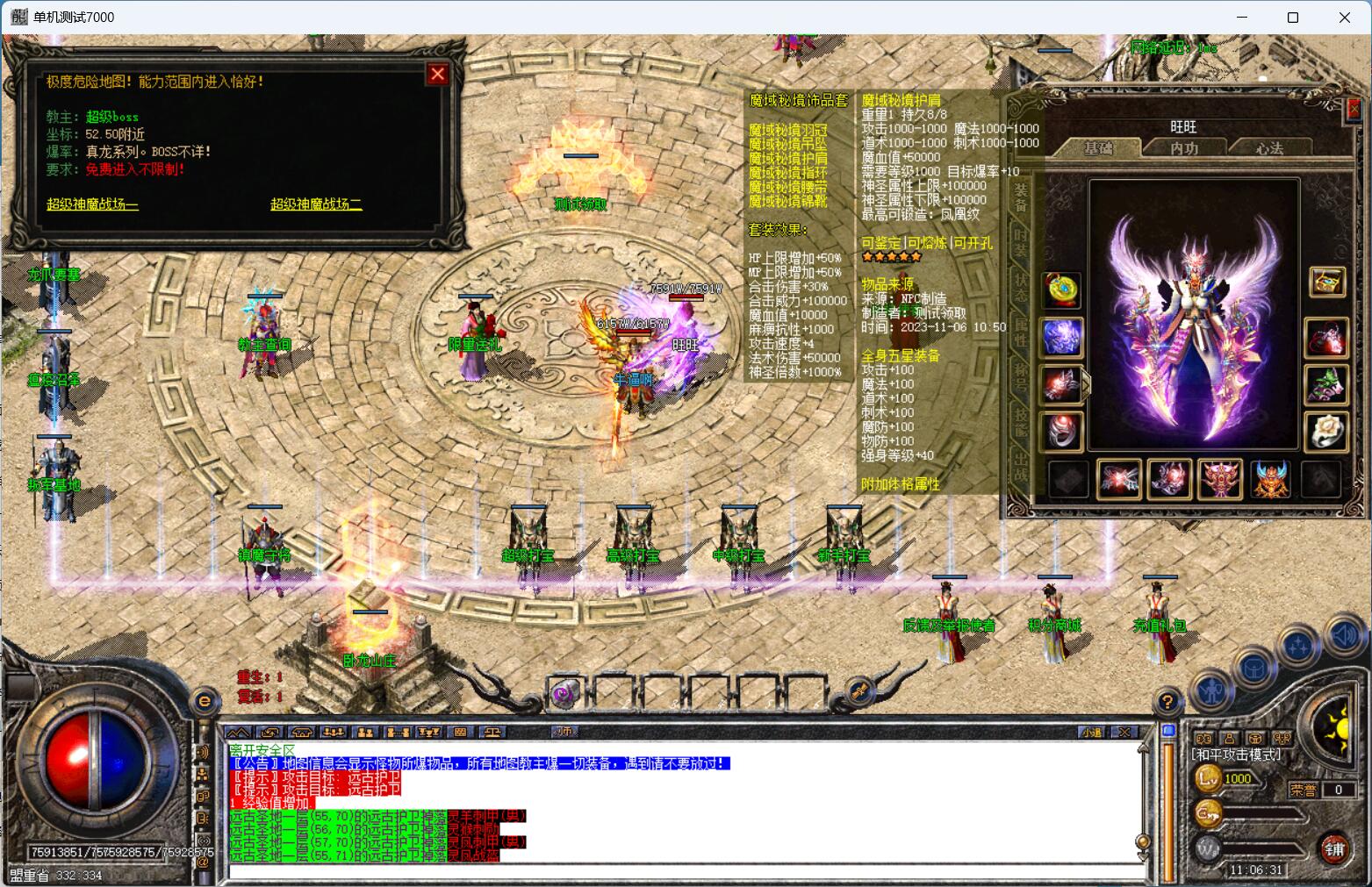The height and width of the screenshot is (887, 1372).
Task: Choose the 超级神魔战场二 link
Action: (316, 204)
